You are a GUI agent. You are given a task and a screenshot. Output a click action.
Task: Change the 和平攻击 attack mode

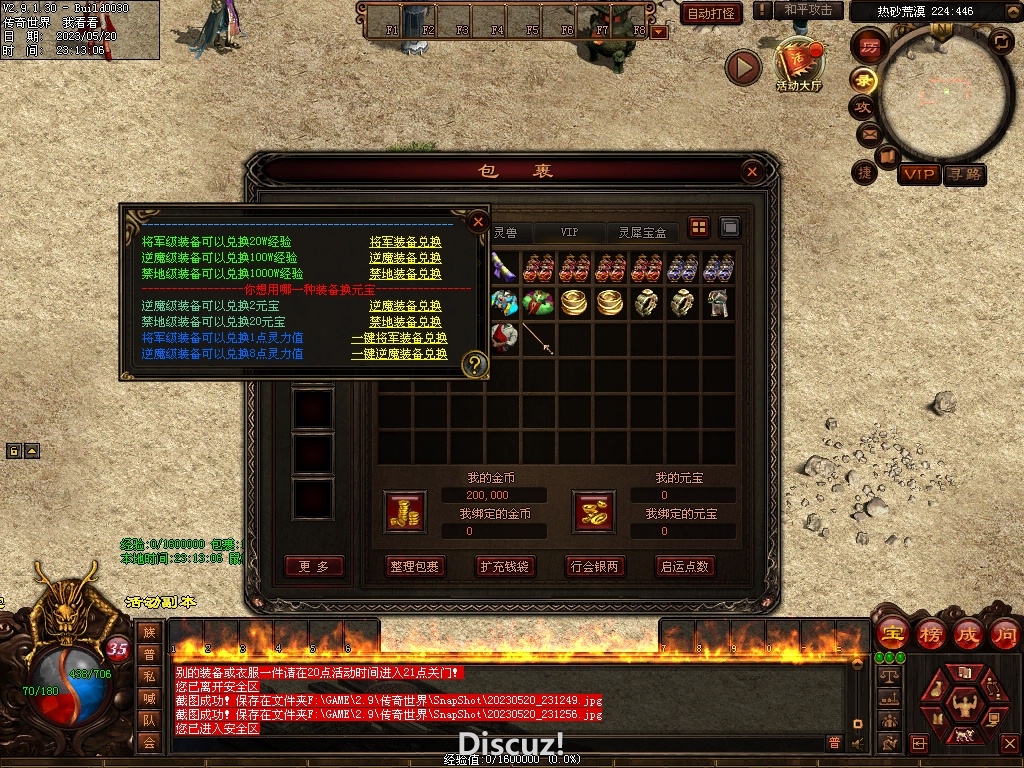[808, 10]
